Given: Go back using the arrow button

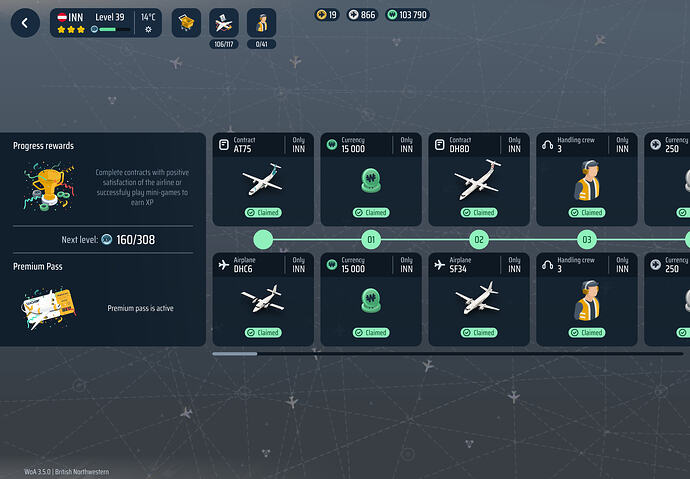Looking at the screenshot, I should coord(25,24).
